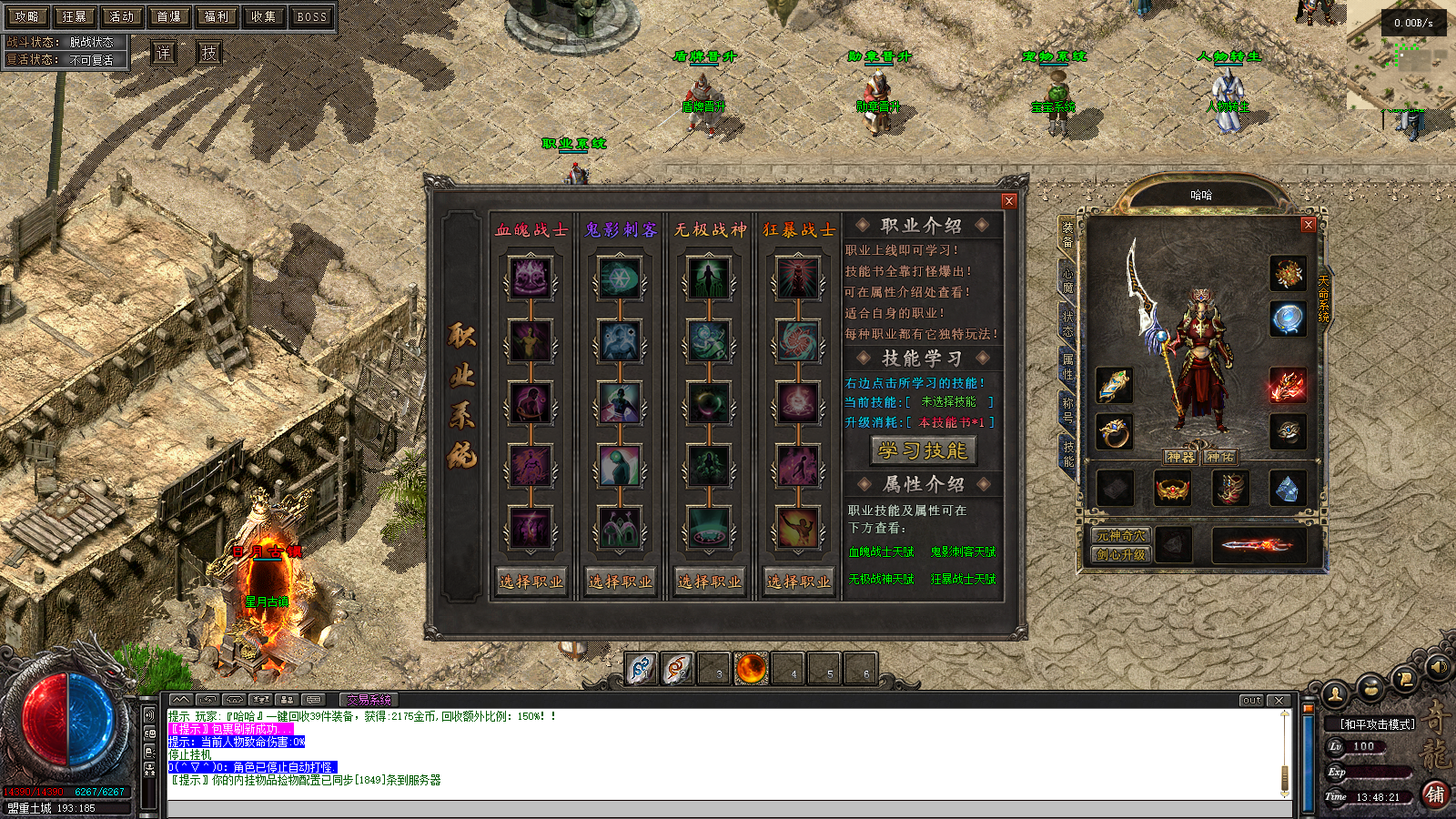Open the 剑心升级 upgrade button

1121,554
